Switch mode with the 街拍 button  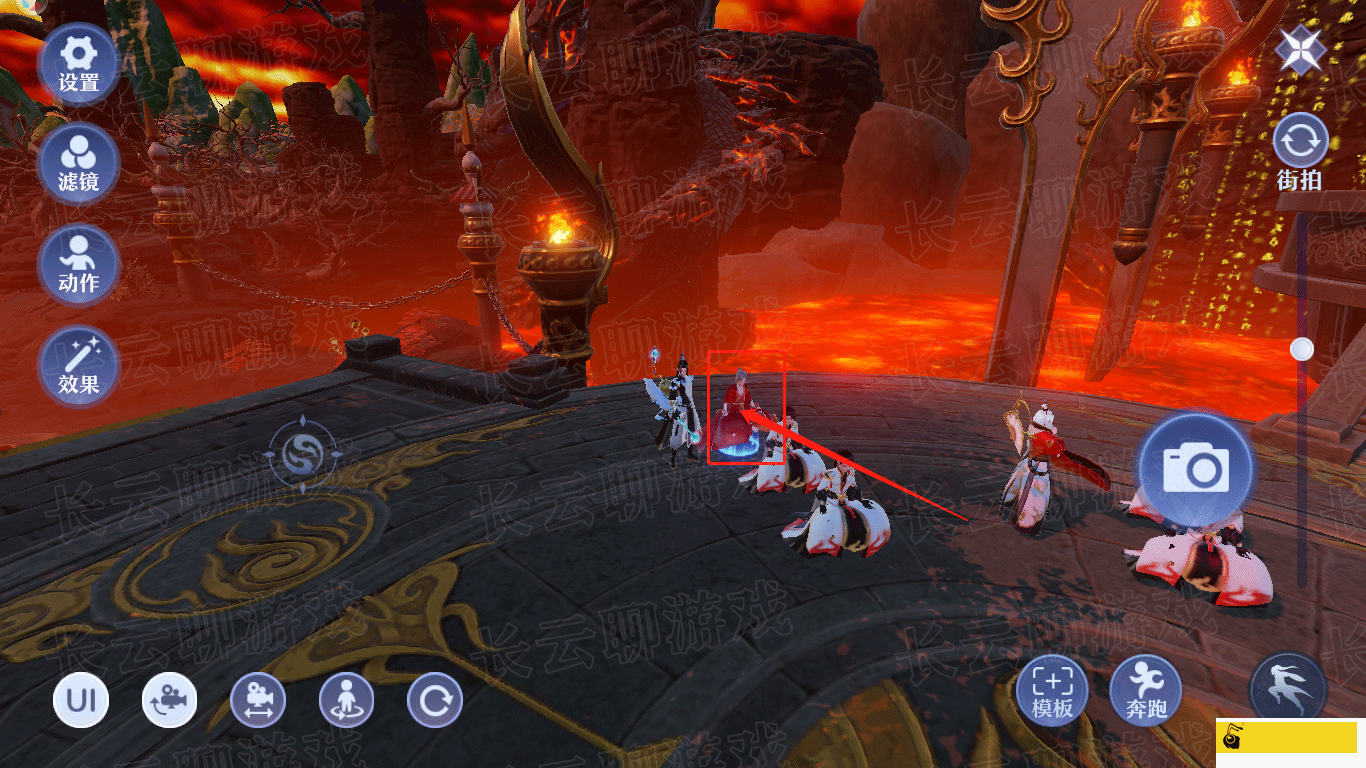pyautogui.click(x=1300, y=152)
